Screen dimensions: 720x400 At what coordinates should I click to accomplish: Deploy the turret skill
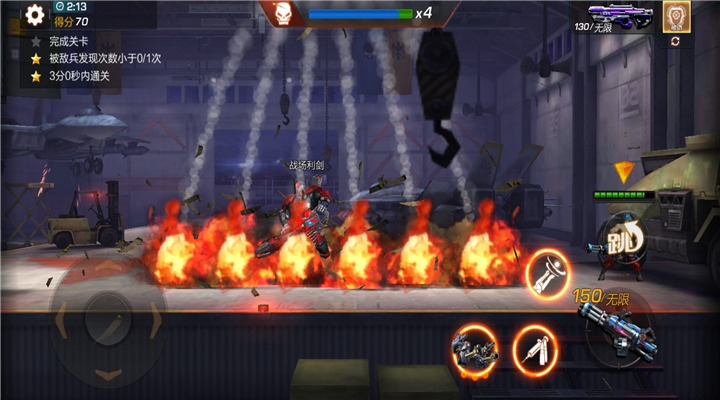click(x=474, y=346)
